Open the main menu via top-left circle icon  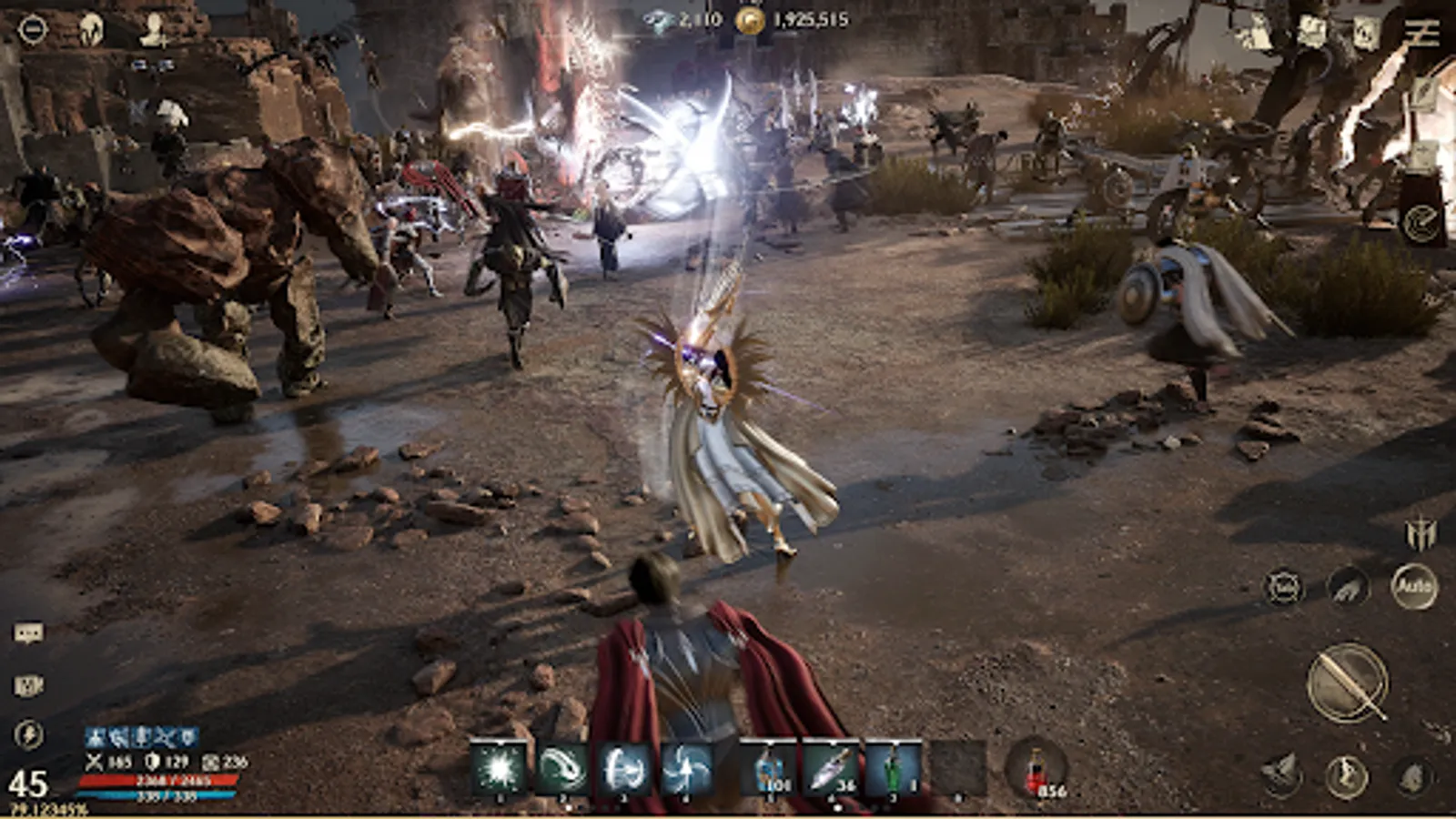[33, 28]
